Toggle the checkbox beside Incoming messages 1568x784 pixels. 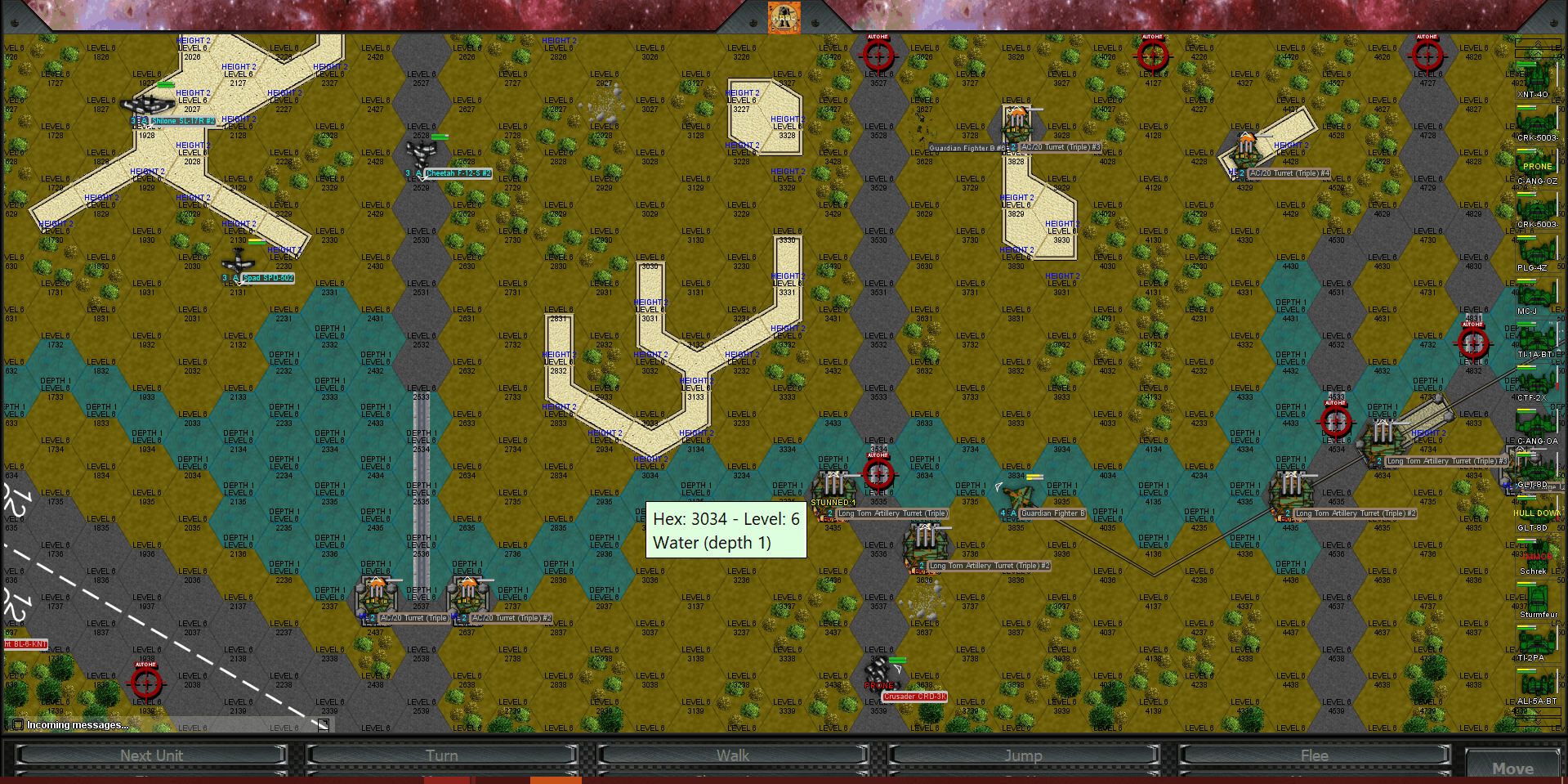[16, 724]
